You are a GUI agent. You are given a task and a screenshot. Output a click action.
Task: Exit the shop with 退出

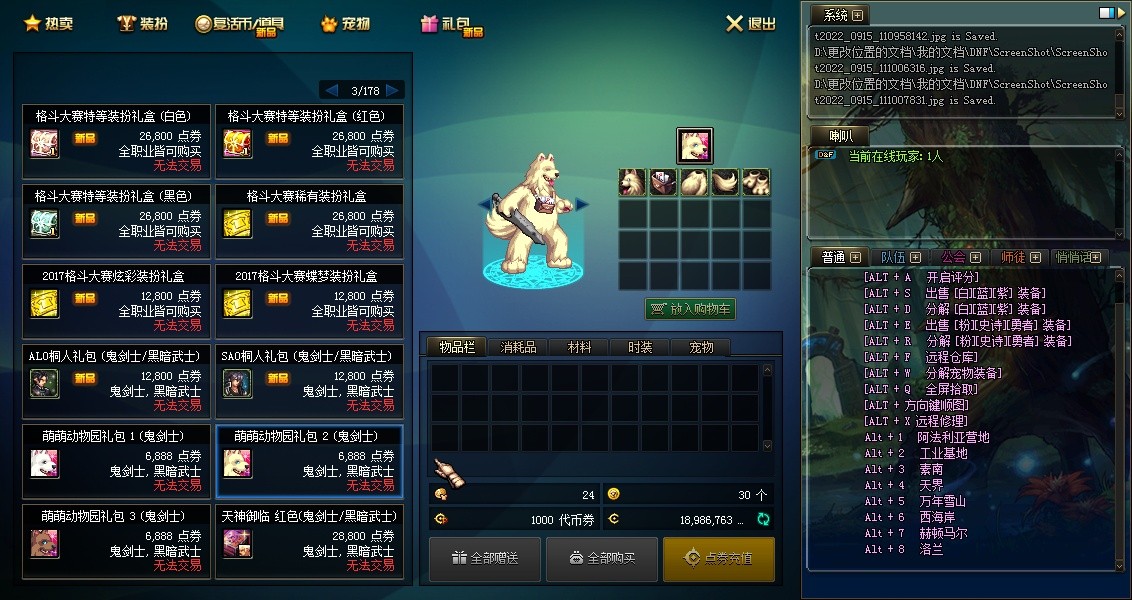750,23
